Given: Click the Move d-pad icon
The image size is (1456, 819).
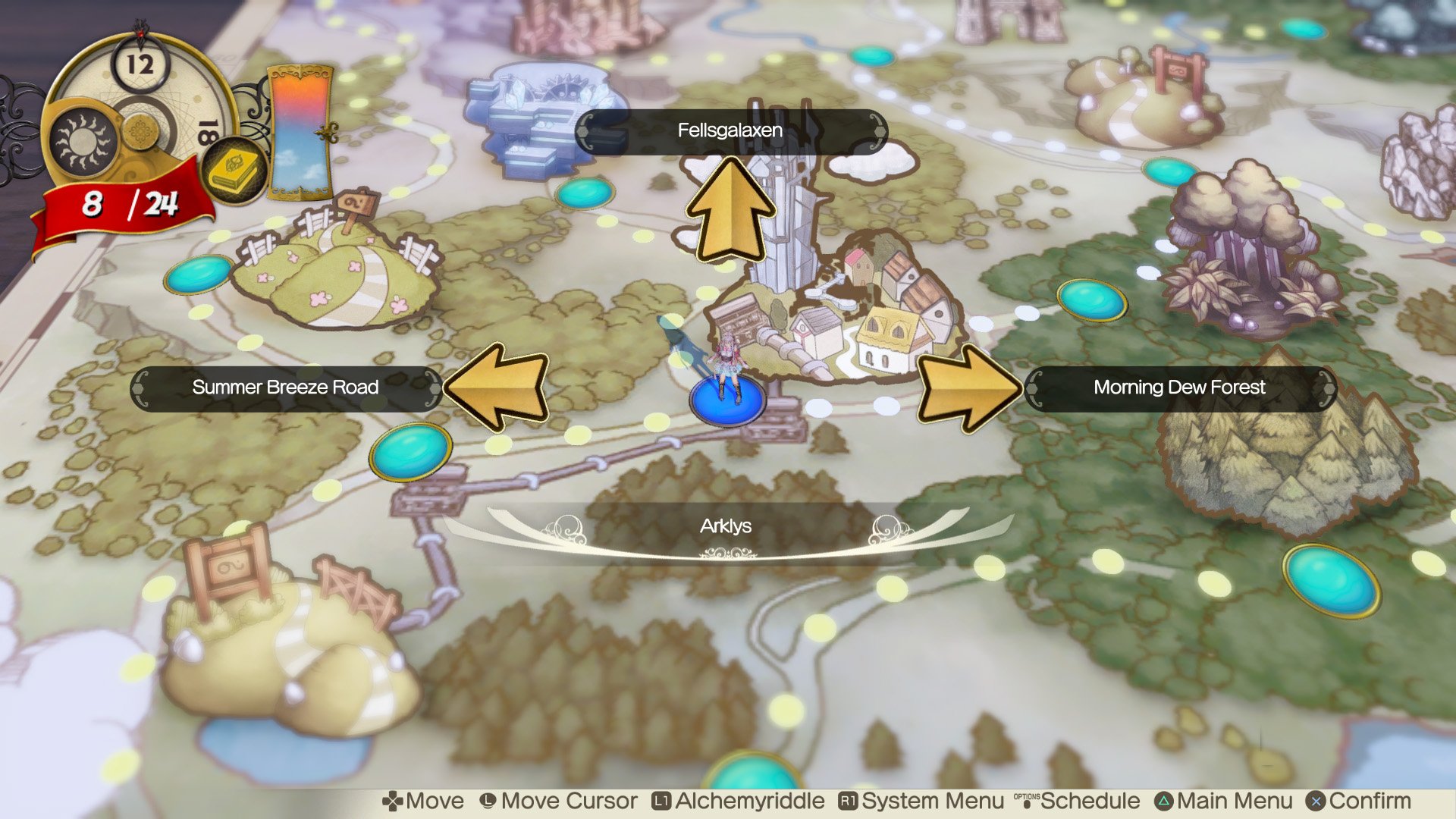Looking at the screenshot, I should click(391, 801).
